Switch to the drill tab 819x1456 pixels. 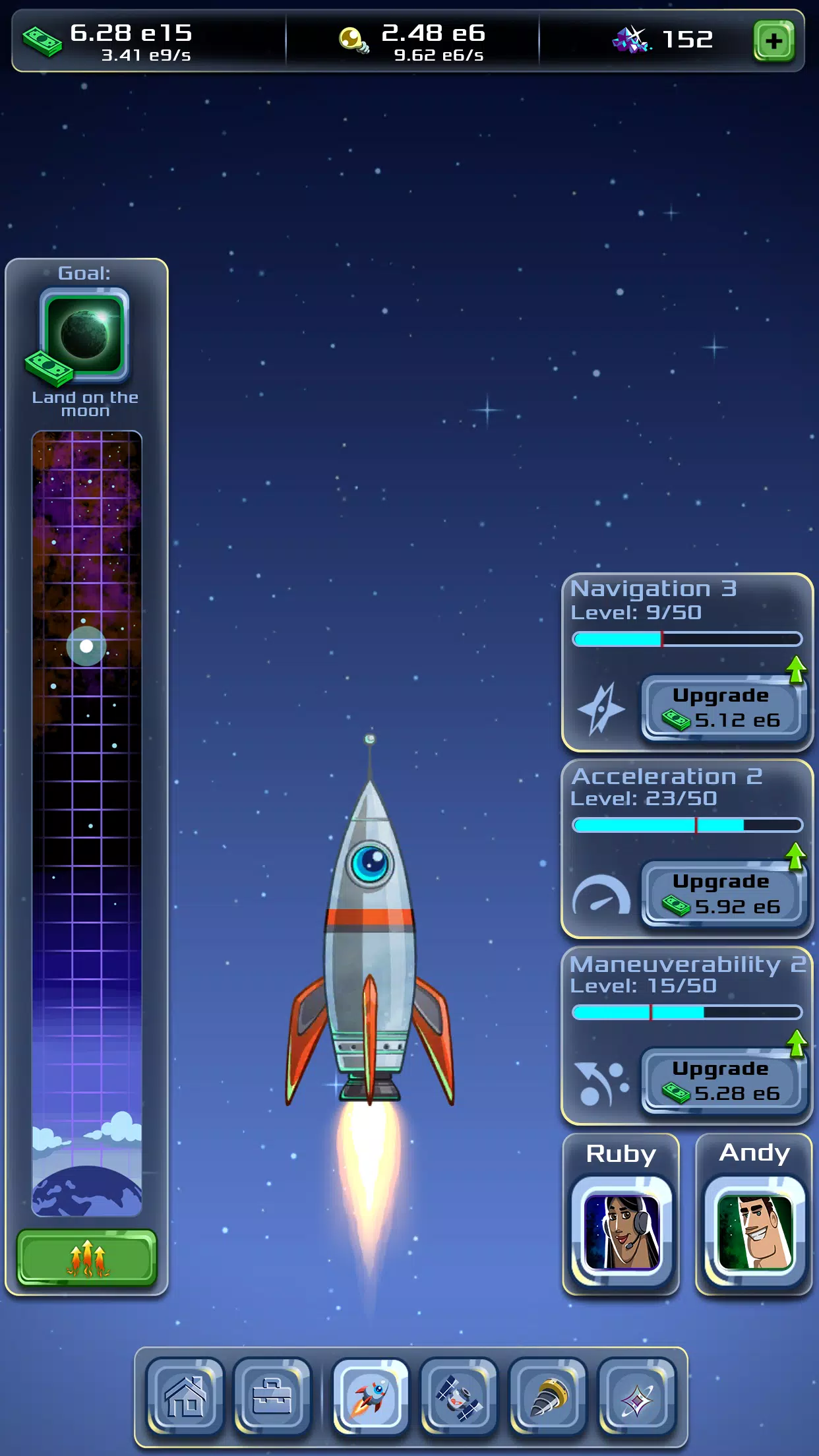[x=547, y=1397]
